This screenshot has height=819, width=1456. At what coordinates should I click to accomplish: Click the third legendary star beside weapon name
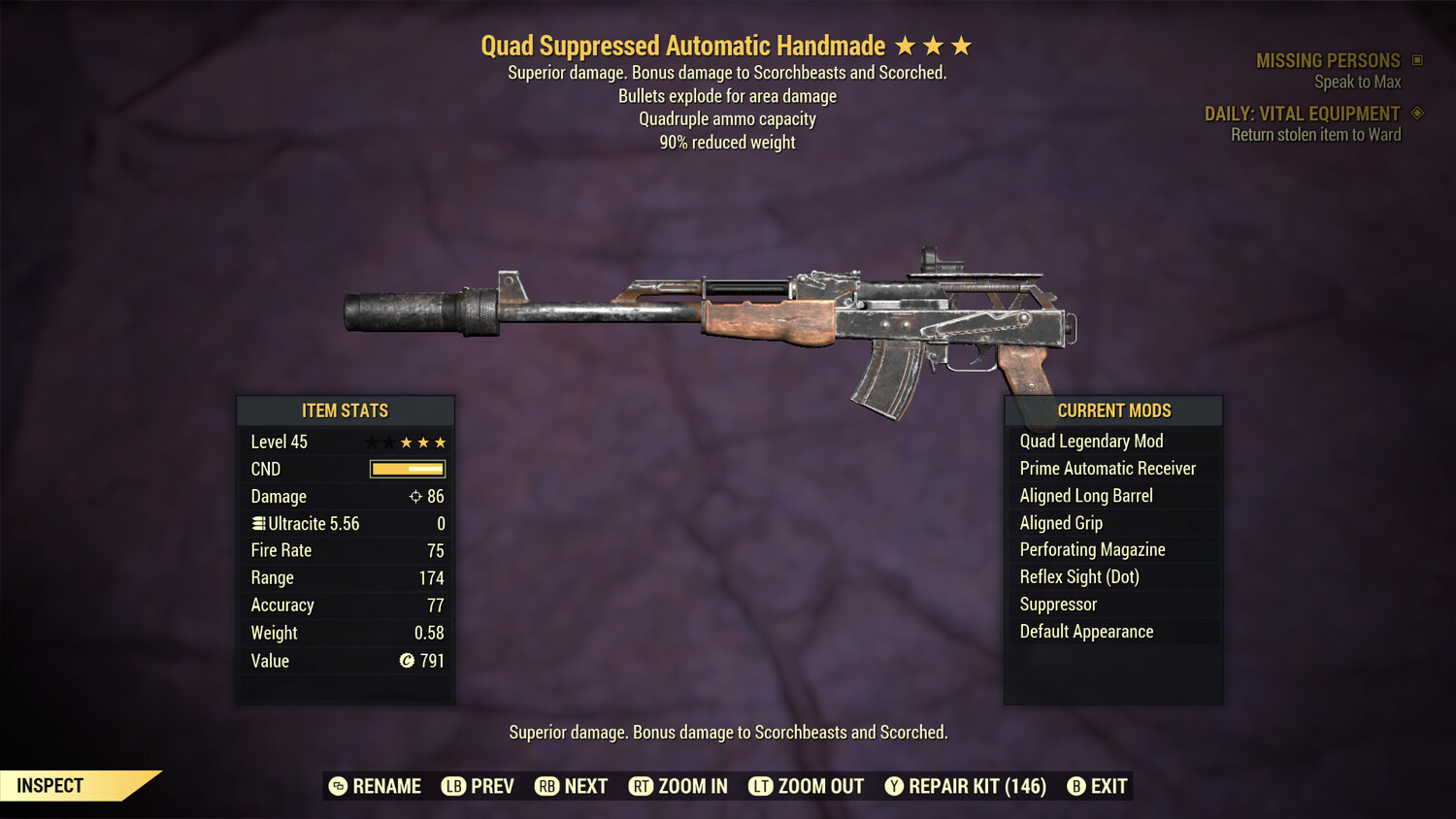960,45
